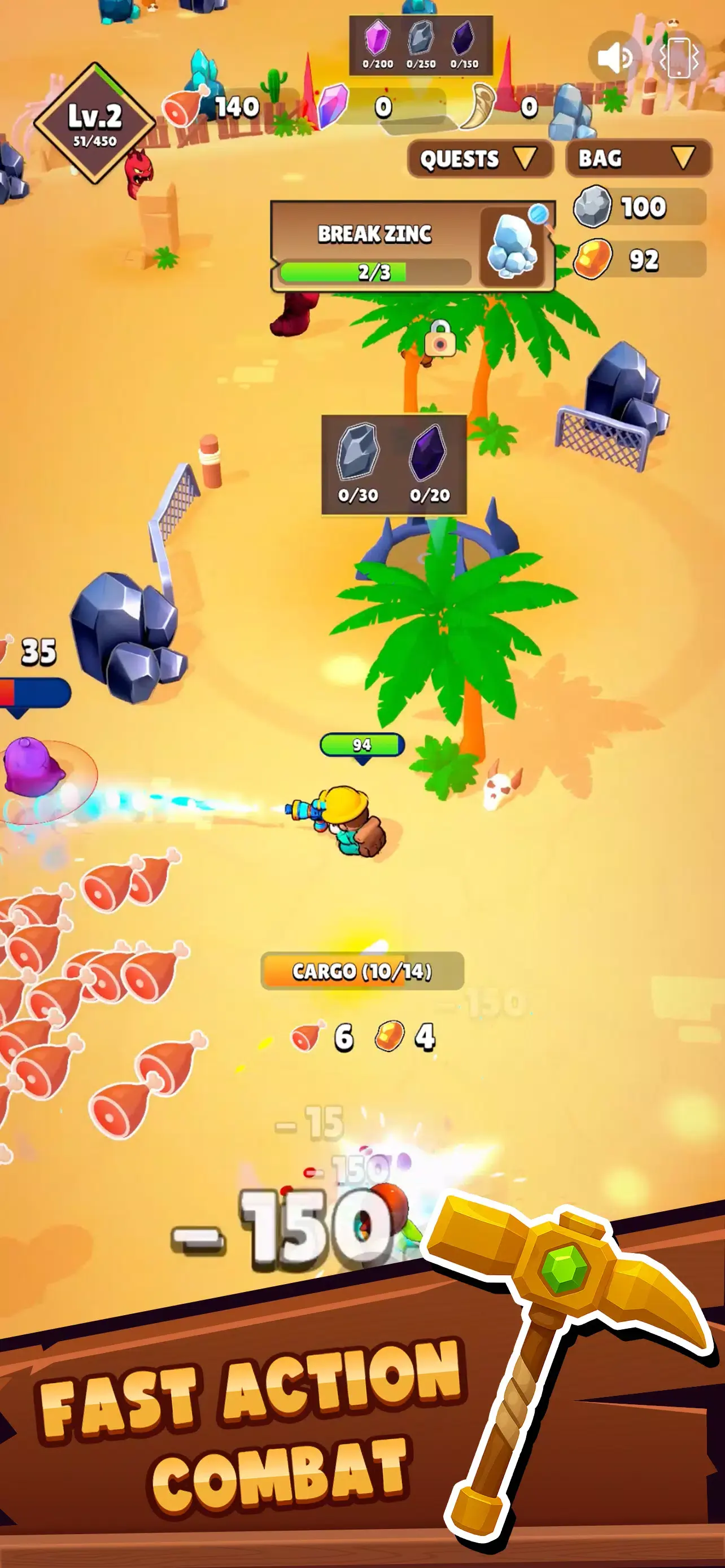Image resolution: width=725 pixels, height=1568 pixels.
Task: Expand the QUESTS dropdown
Action: tap(480, 160)
